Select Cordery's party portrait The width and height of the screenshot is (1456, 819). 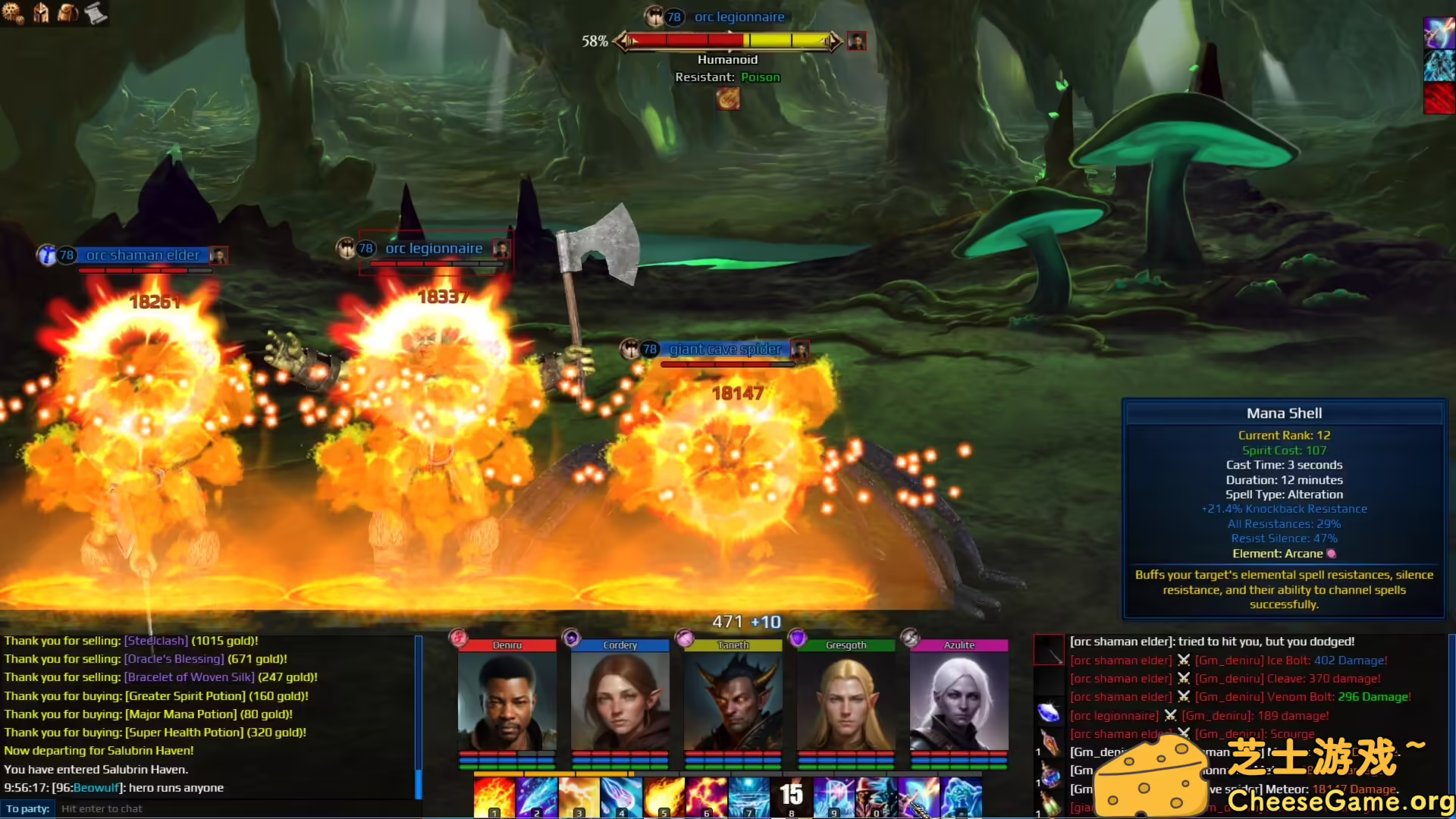[620, 701]
